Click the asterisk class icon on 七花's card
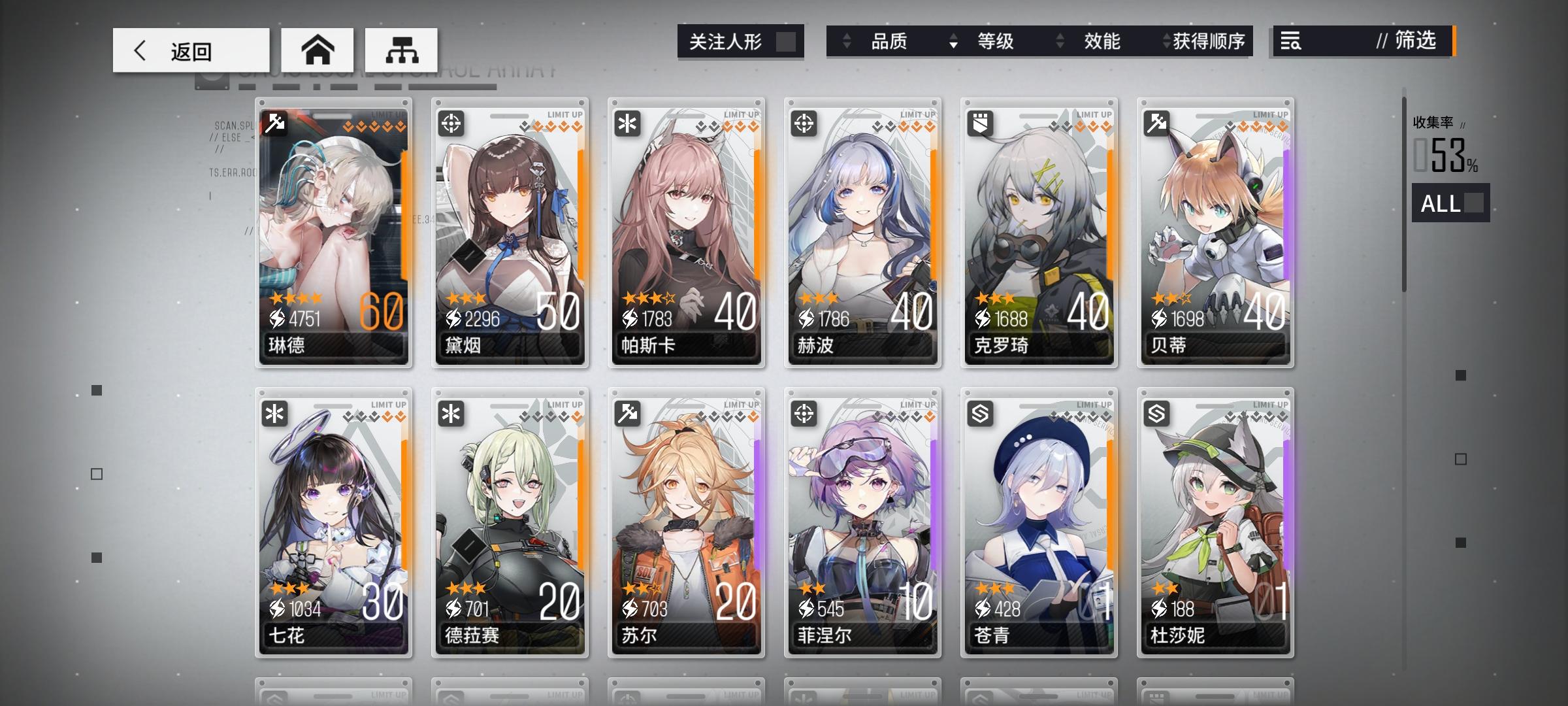 coord(276,414)
